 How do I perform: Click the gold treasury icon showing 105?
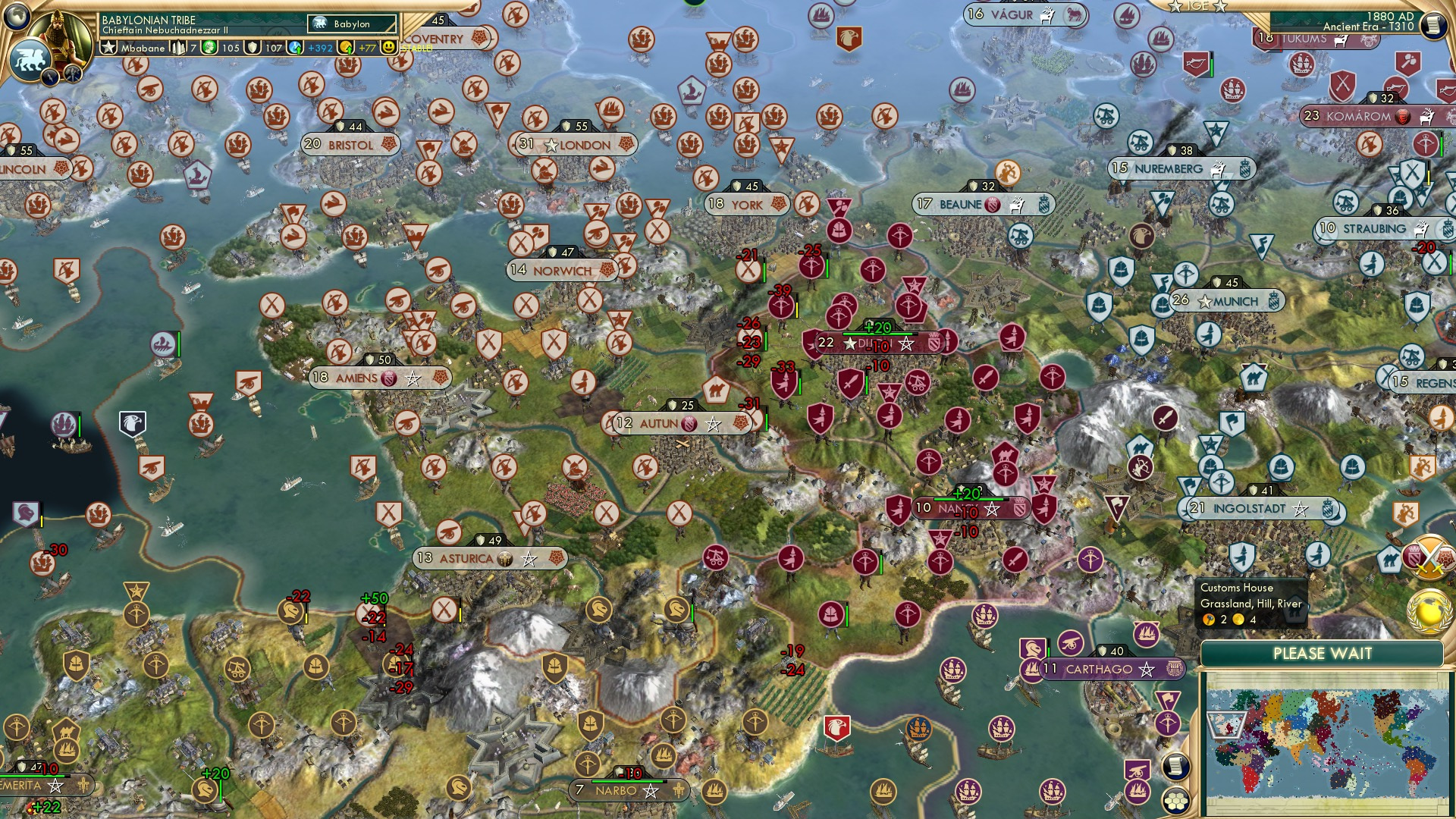tap(209, 48)
